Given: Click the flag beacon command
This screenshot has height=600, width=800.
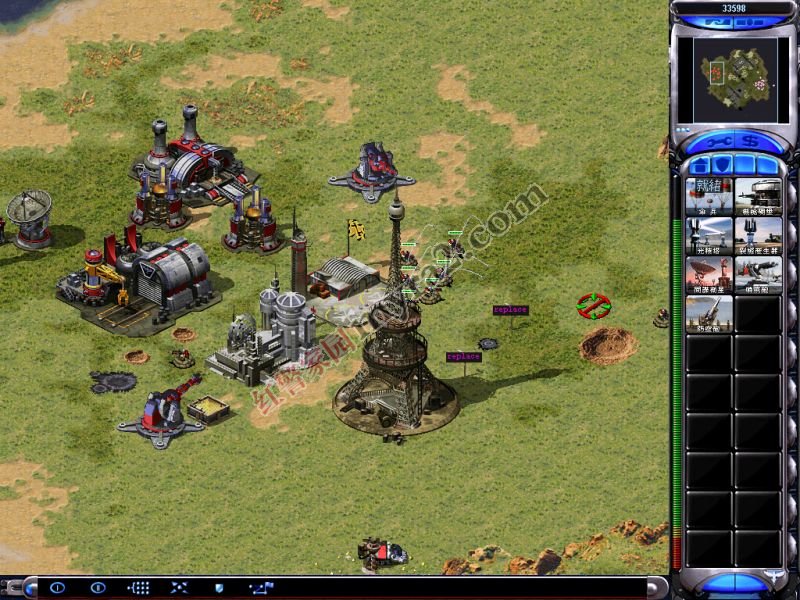Looking at the screenshot, I should 260,588.
